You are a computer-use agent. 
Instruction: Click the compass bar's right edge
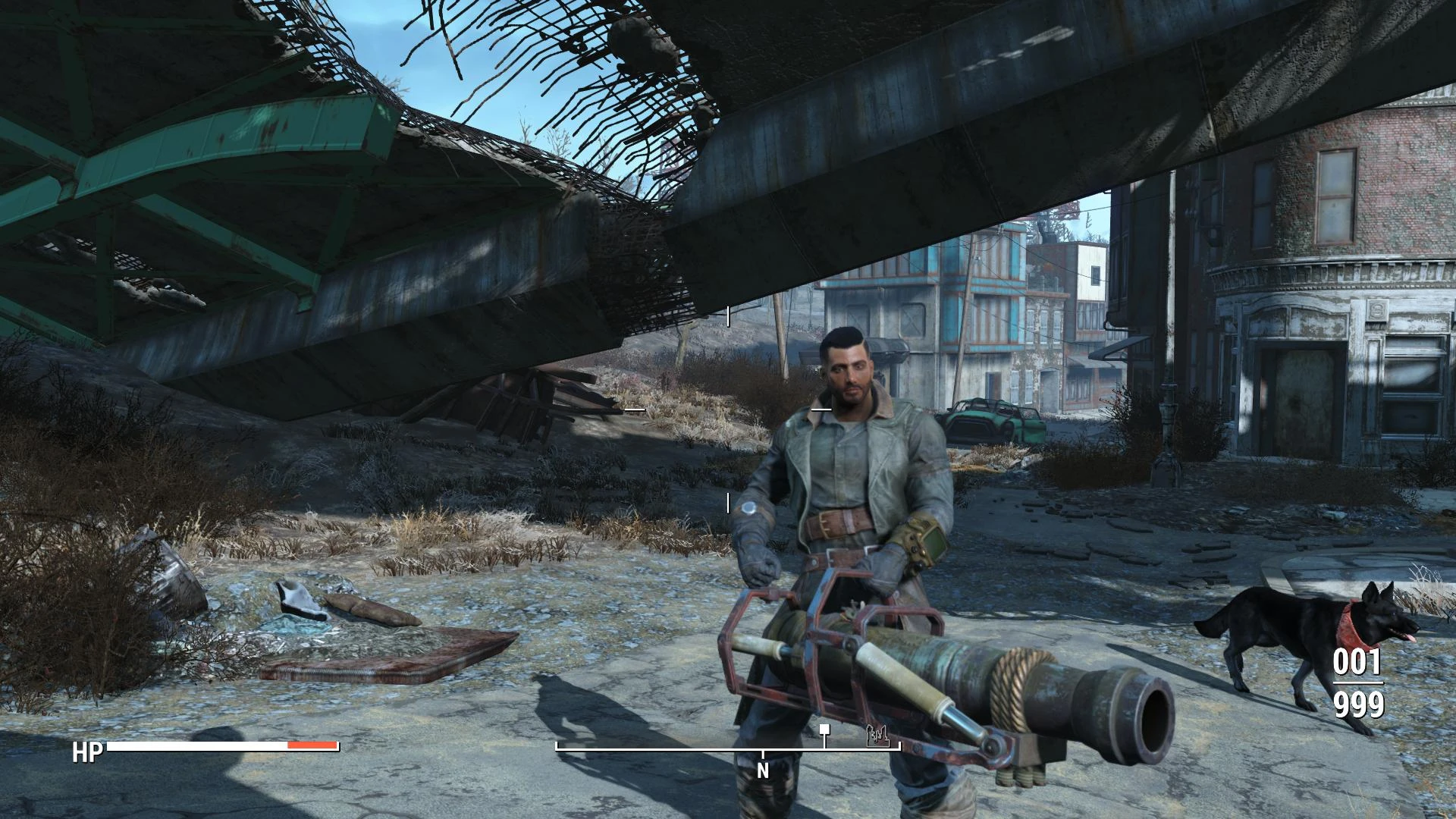pos(899,747)
